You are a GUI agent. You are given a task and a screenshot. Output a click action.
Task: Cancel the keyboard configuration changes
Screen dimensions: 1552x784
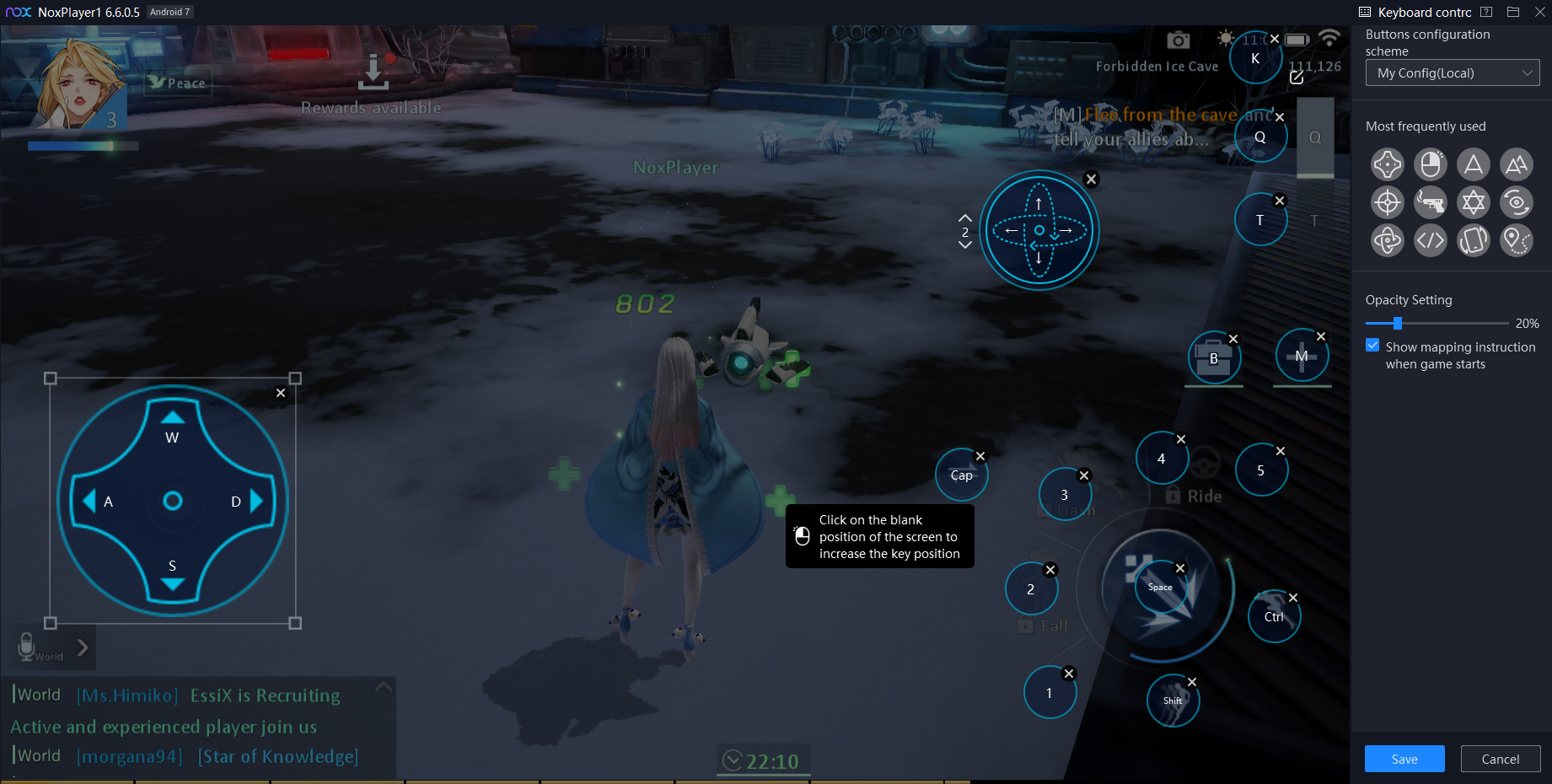click(1500, 759)
